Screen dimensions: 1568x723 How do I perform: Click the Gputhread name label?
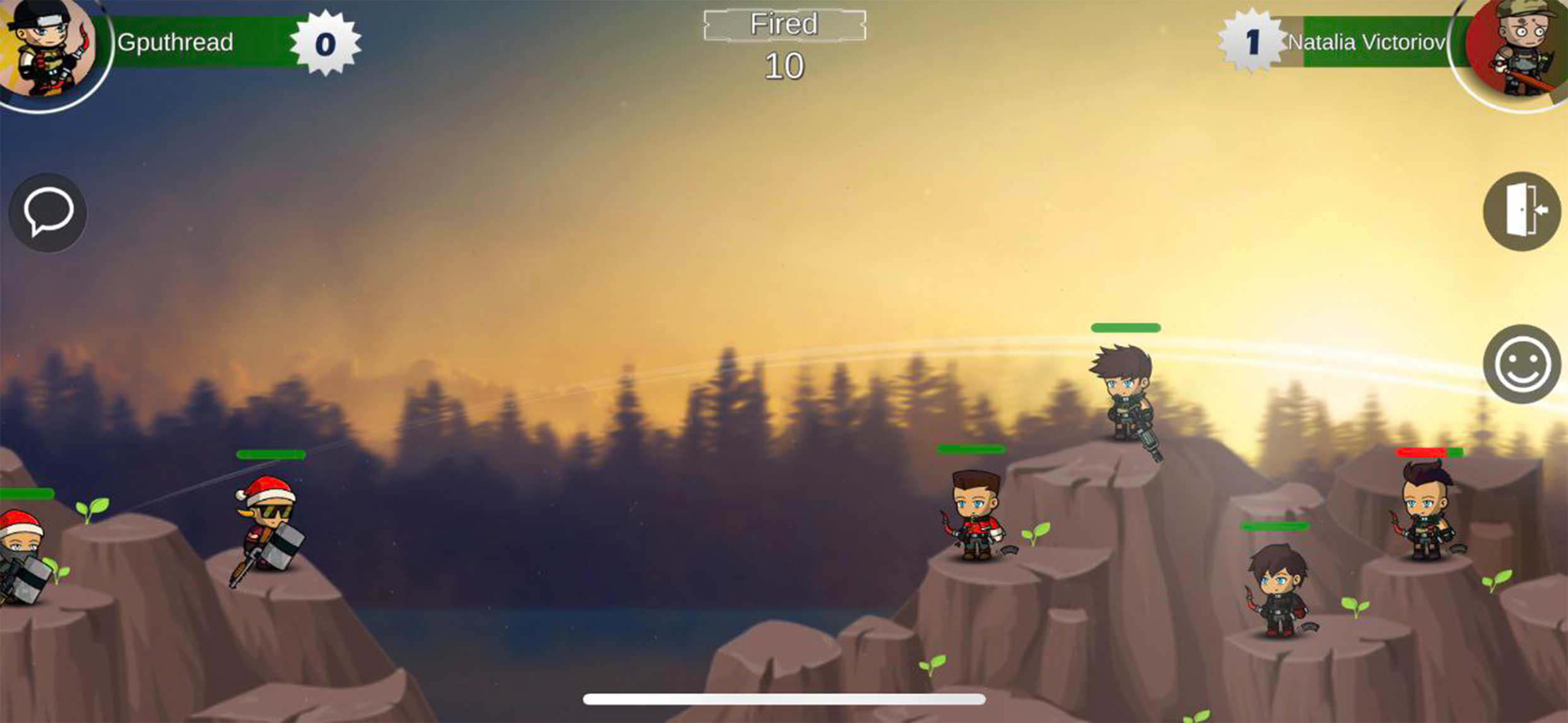pyautogui.click(x=175, y=42)
